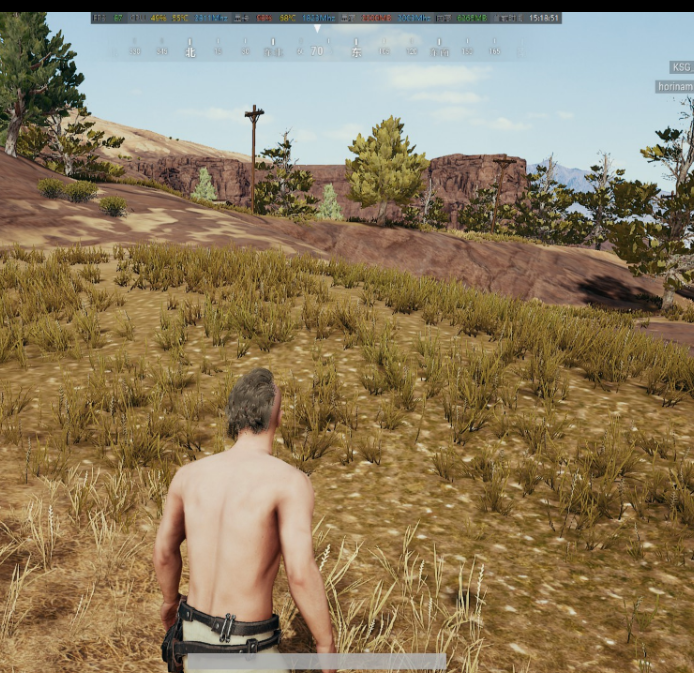Click the performance monitor overlay bar
The height and width of the screenshot is (673, 694).
pyautogui.click(x=326, y=18)
